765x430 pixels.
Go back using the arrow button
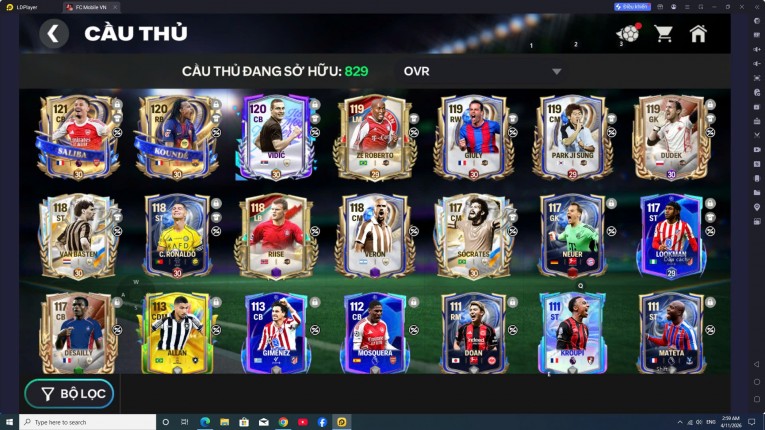point(54,34)
